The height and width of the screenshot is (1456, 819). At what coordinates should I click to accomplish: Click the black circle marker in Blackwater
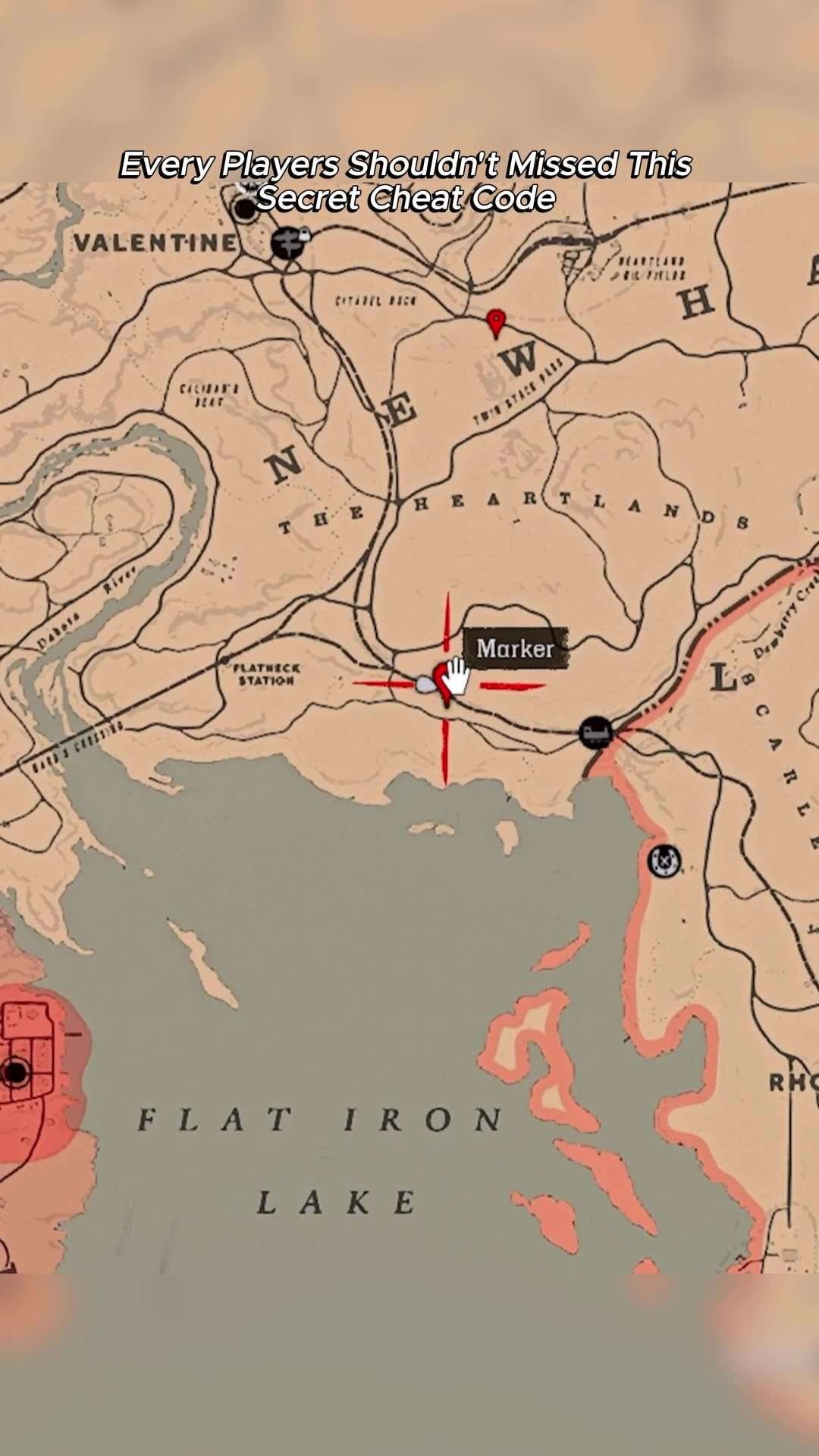point(15,1072)
